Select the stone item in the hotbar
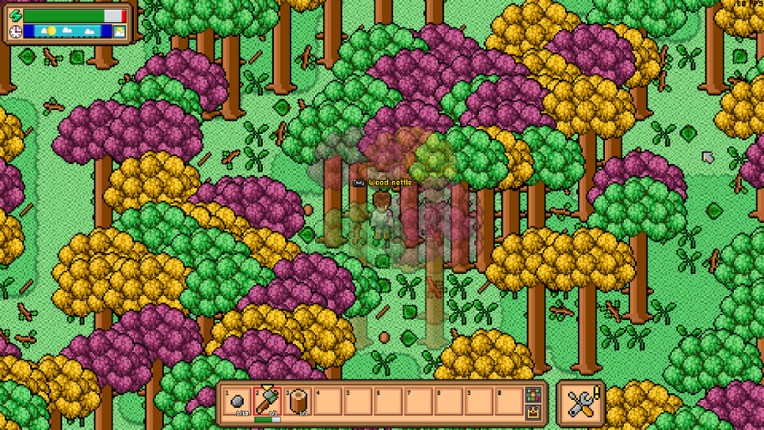This screenshot has width=764, height=430. click(240, 401)
